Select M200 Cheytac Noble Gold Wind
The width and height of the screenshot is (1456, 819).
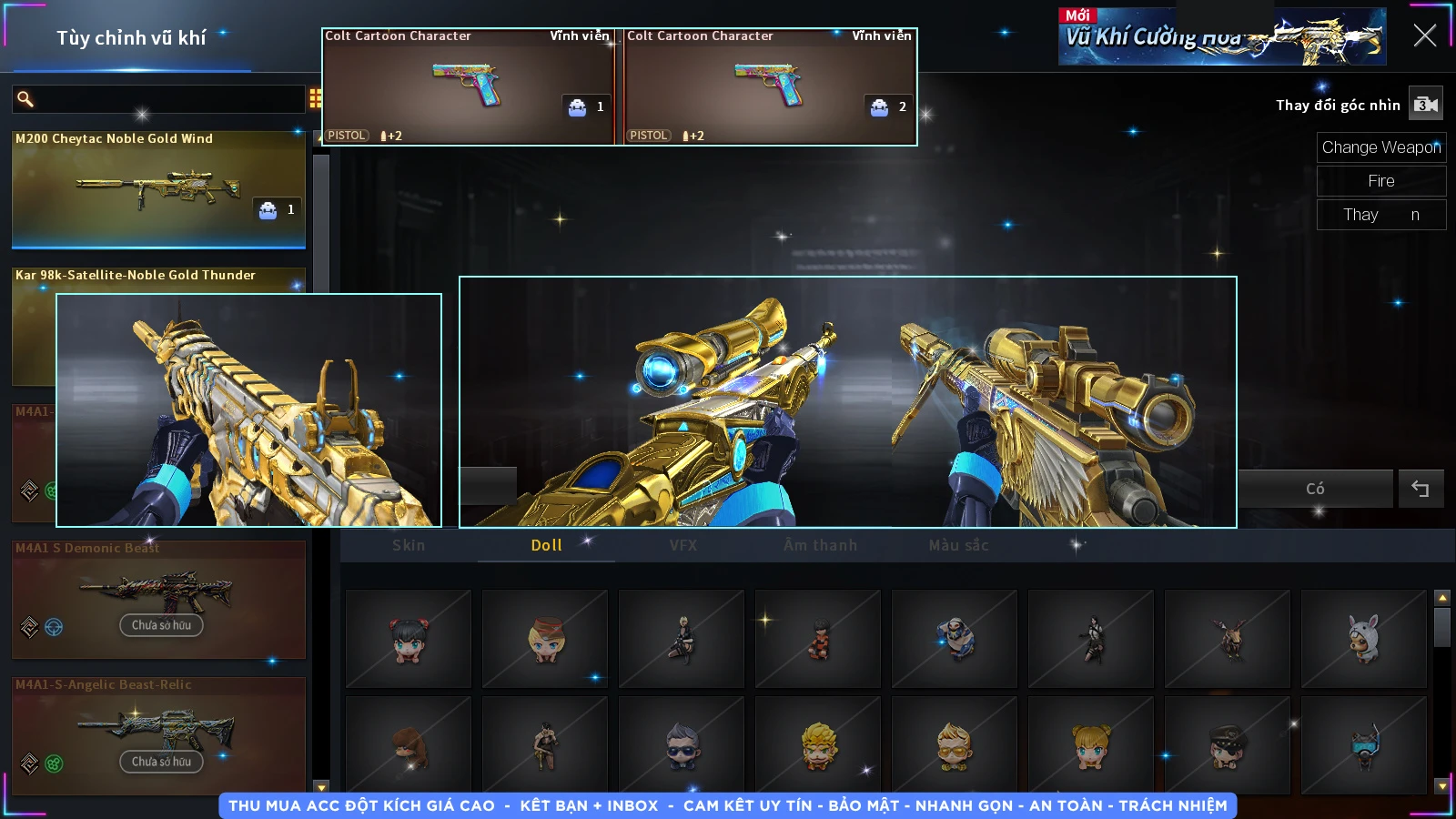158,189
